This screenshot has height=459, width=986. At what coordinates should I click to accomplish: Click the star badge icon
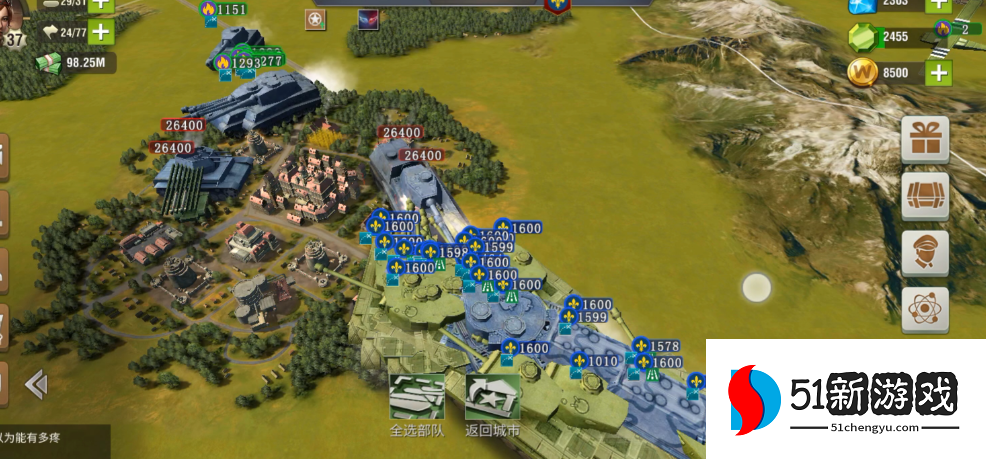tap(317, 20)
